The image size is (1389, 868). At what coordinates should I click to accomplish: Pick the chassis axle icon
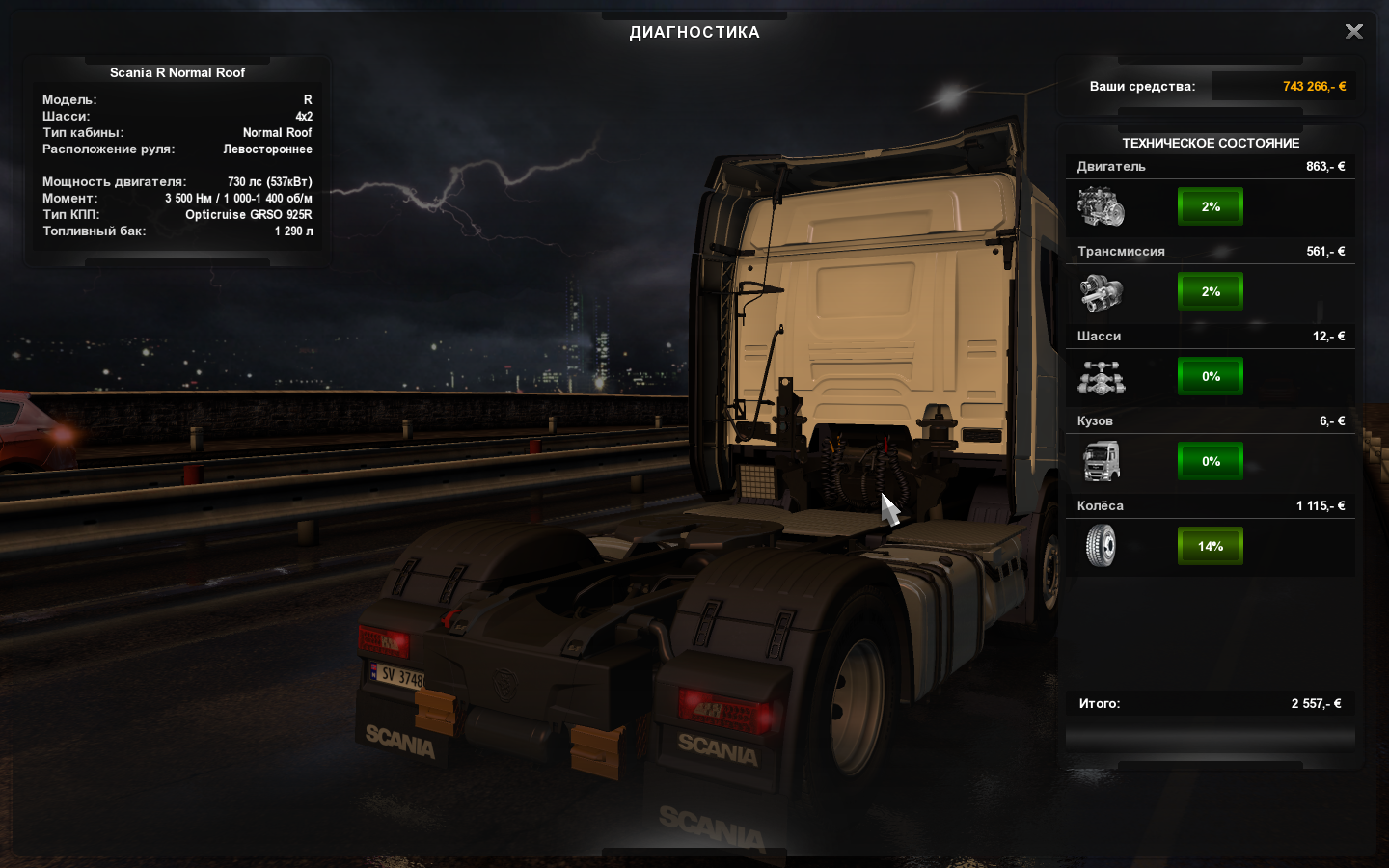pyautogui.click(x=1101, y=377)
